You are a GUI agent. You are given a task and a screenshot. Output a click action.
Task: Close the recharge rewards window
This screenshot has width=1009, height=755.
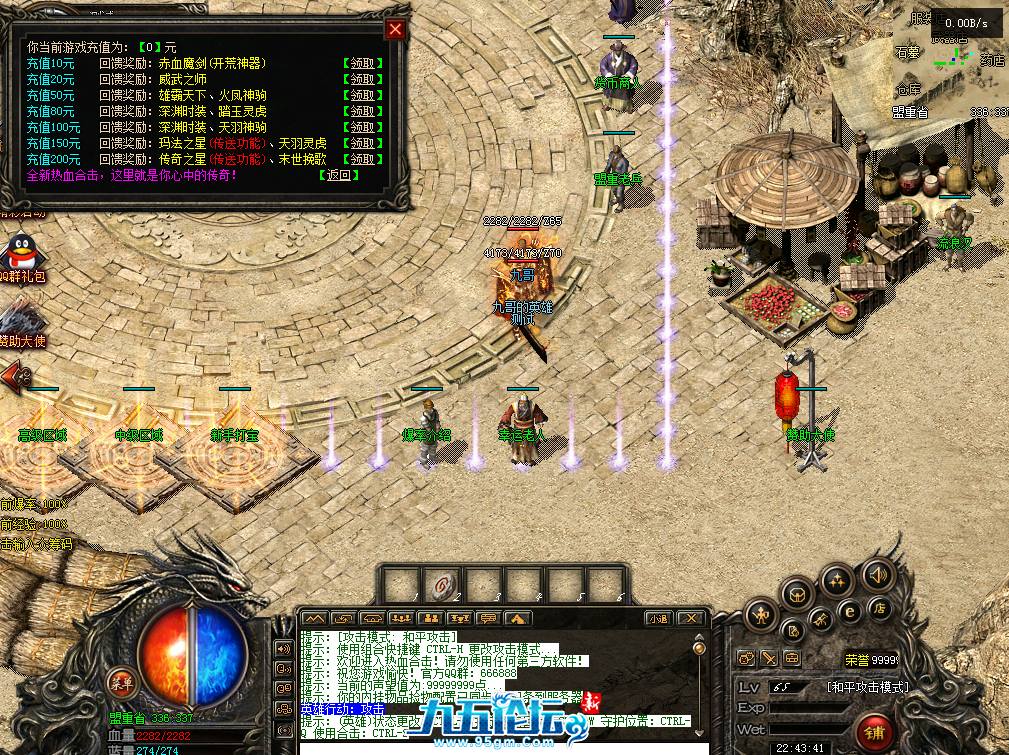point(396,29)
